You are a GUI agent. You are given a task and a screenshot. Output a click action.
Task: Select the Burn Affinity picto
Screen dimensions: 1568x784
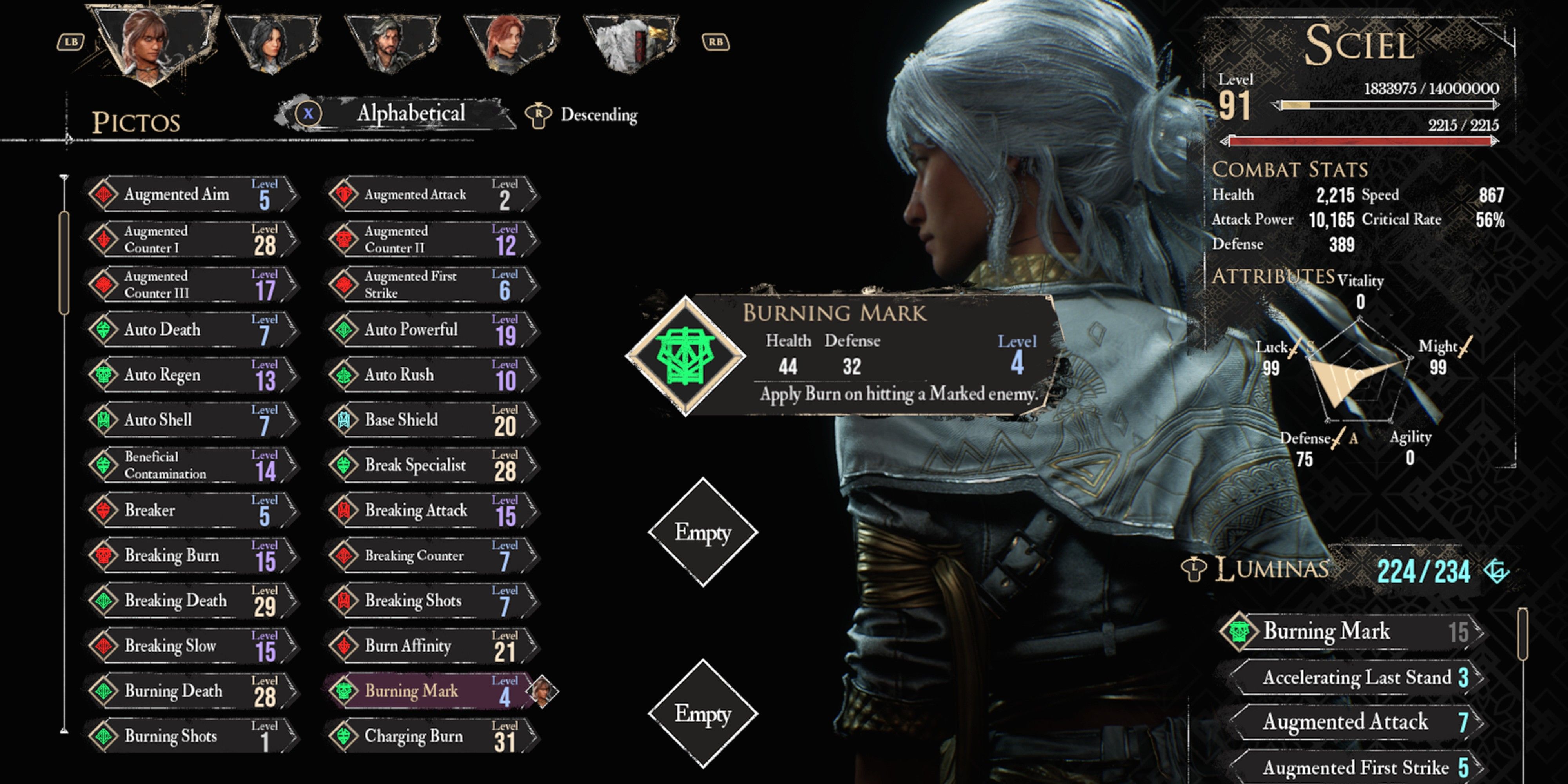tap(429, 646)
